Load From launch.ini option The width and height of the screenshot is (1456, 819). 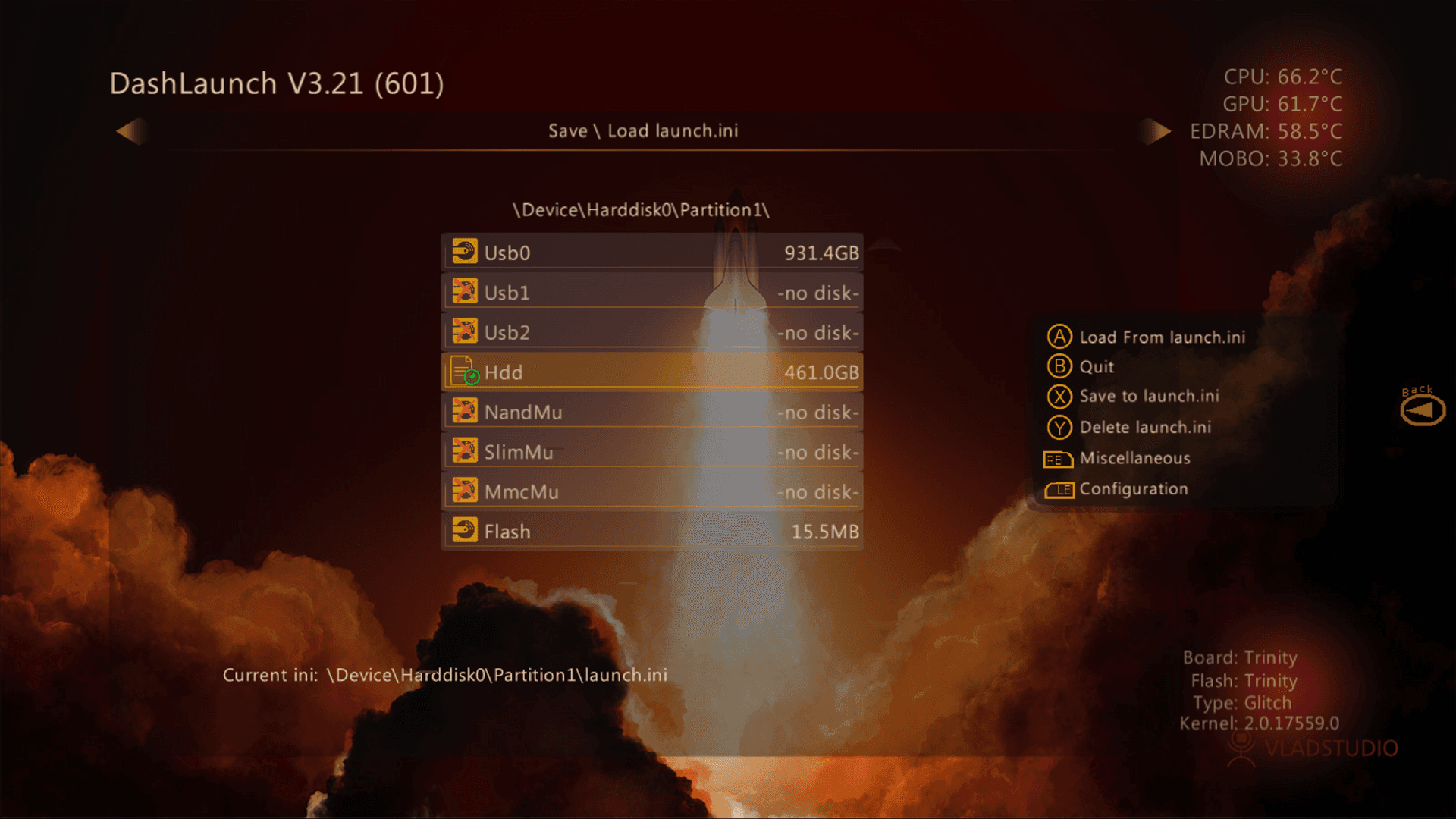tap(1161, 337)
